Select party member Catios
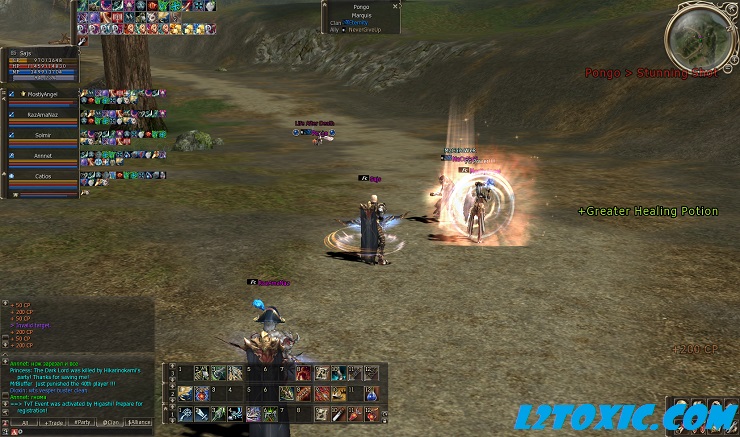Image resolution: width=740 pixels, height=437 pixels. point(42,175)
